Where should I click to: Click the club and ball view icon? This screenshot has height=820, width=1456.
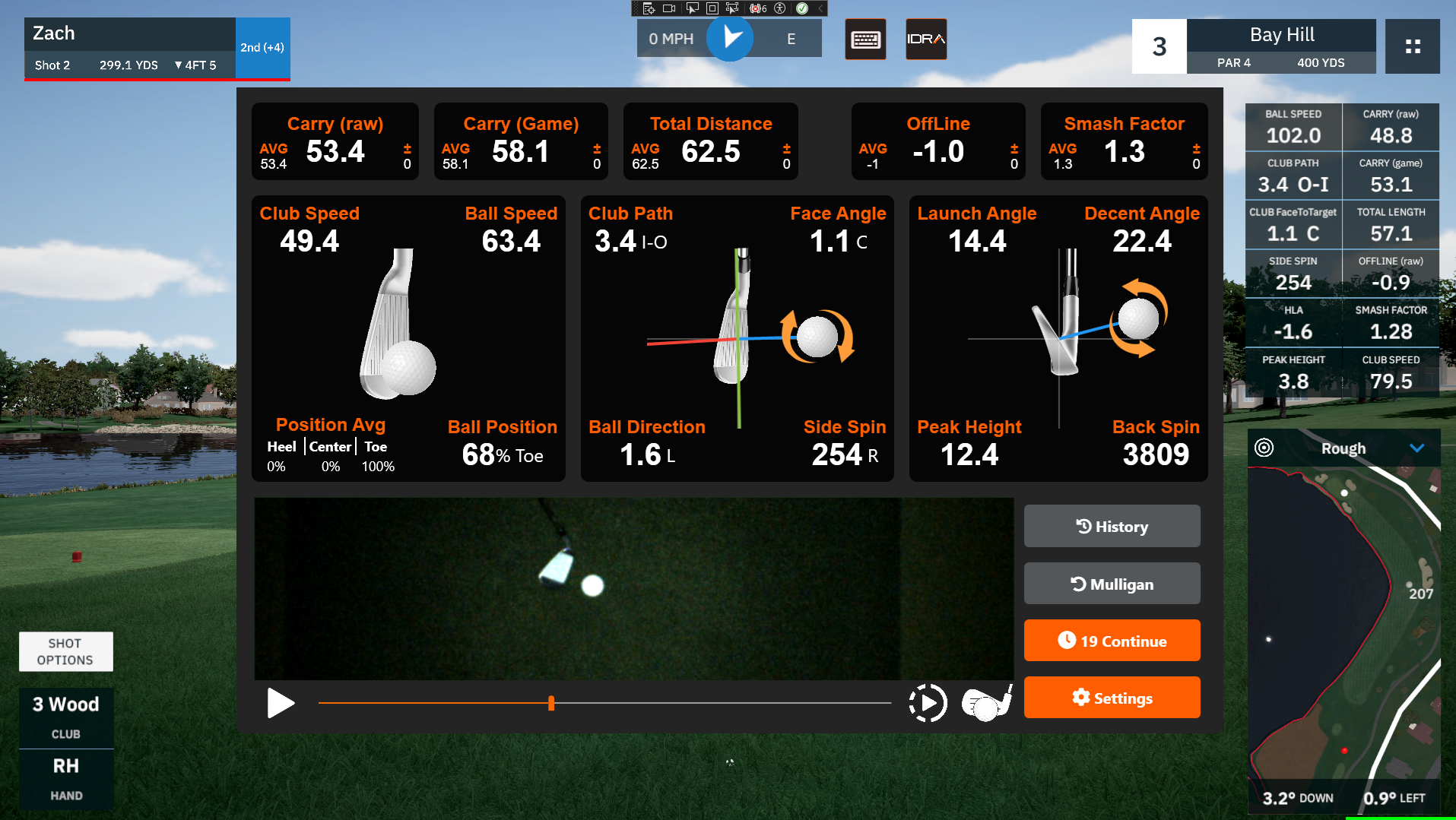pyautogui.click(x=987, y=703)
